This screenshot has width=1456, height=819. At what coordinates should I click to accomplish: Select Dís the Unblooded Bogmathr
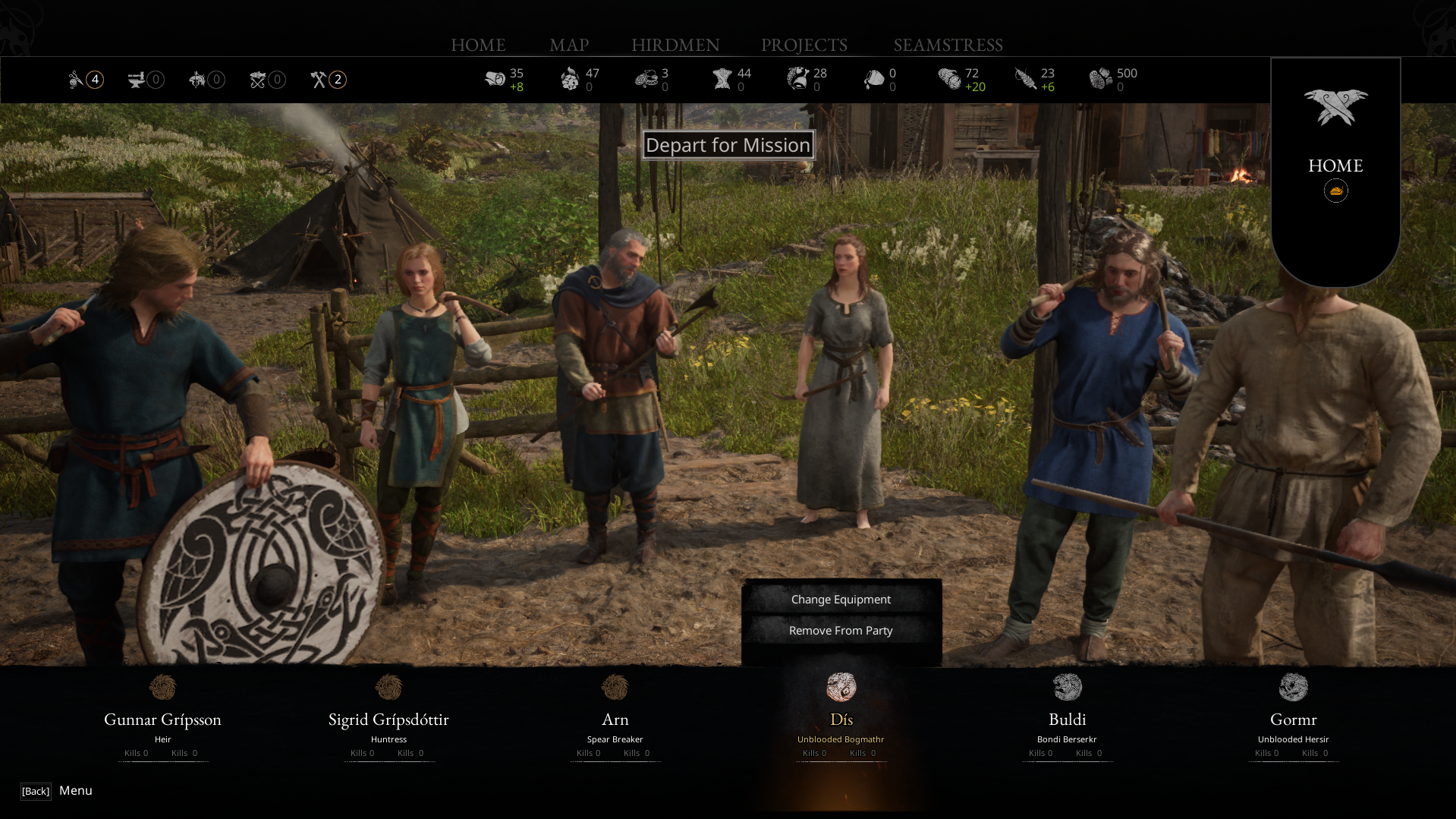pyautogui.click(x=841, y=719)
